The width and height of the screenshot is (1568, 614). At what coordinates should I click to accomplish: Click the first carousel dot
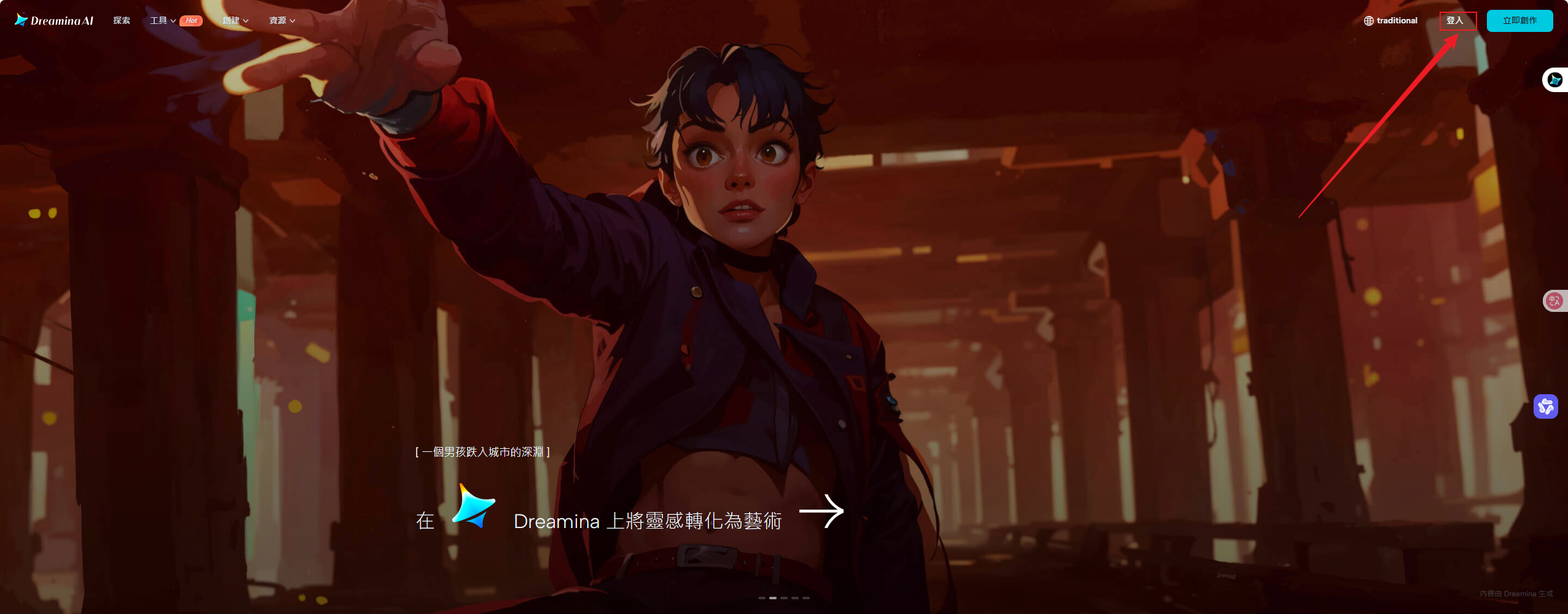762,599
